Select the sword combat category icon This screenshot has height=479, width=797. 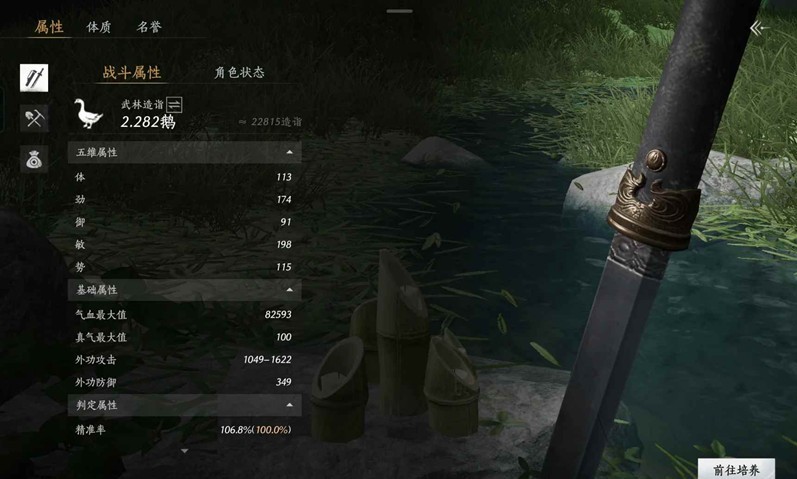click(34, 78)
